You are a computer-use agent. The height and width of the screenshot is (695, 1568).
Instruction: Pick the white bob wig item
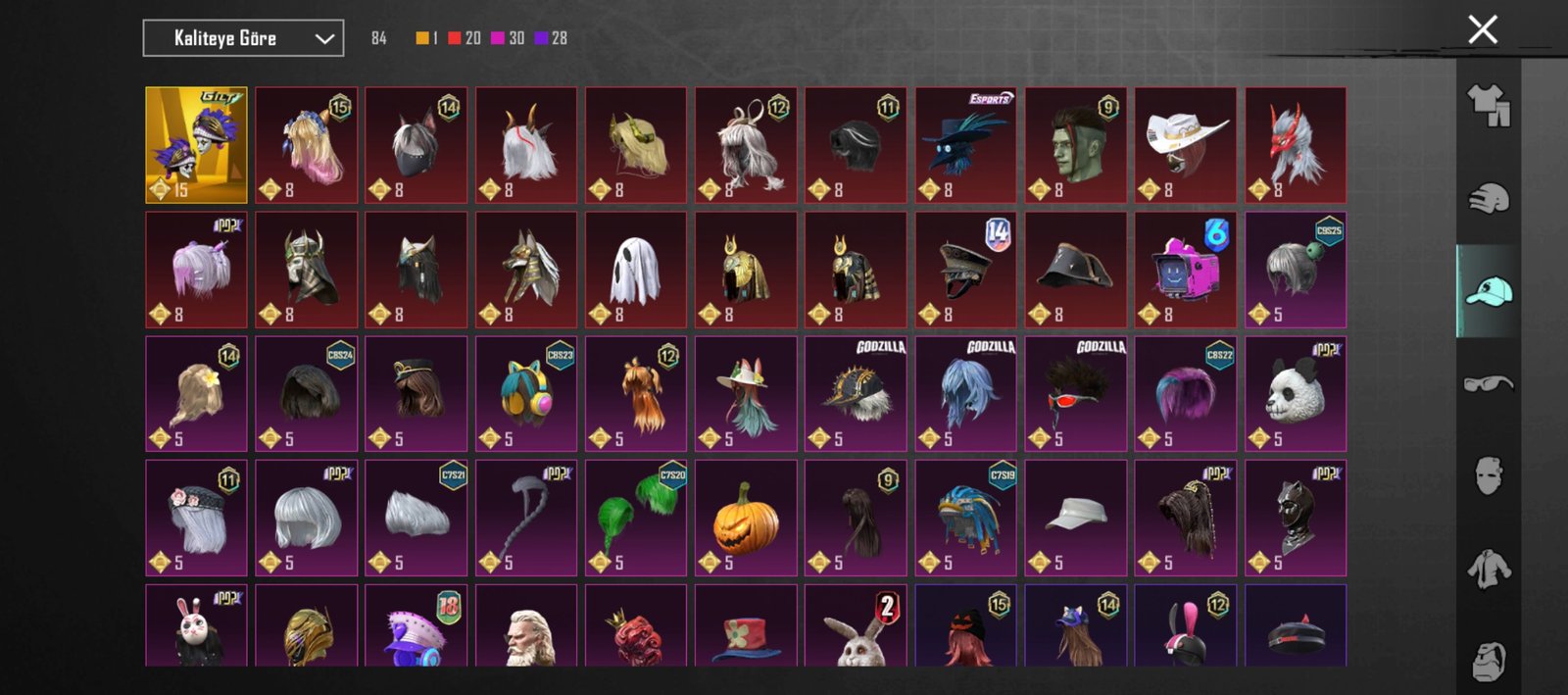click(306, 518)
